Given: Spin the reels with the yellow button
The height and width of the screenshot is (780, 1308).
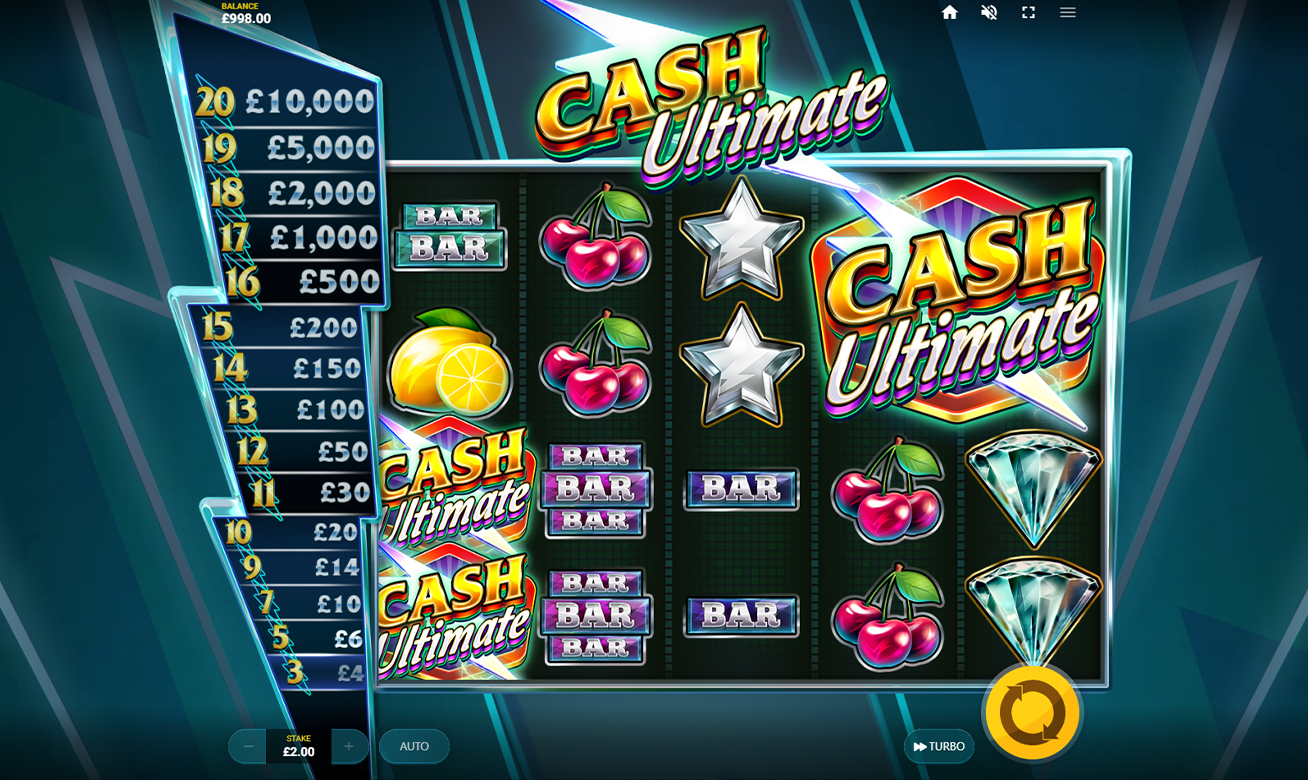Looking at the screenshot, I should point(1032,713).
